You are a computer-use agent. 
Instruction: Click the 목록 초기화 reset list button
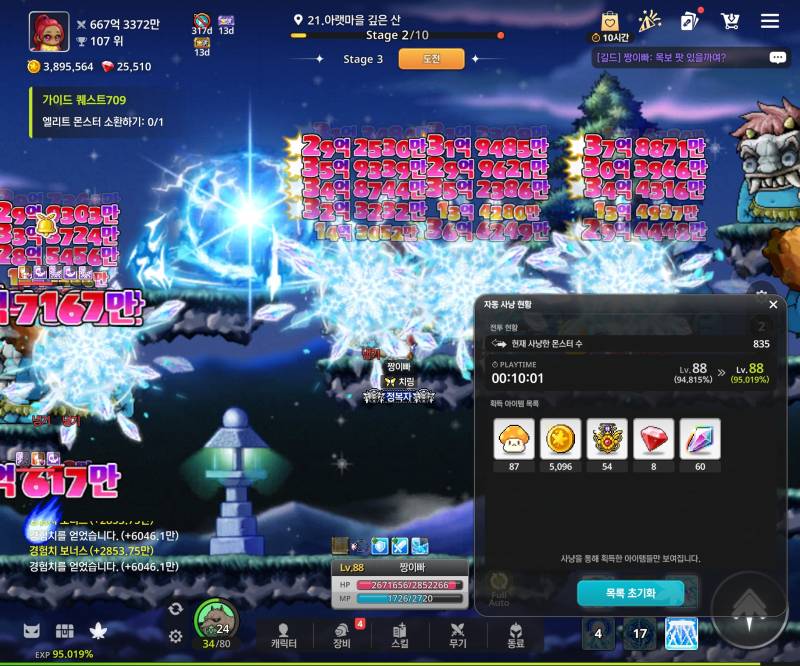630,593
